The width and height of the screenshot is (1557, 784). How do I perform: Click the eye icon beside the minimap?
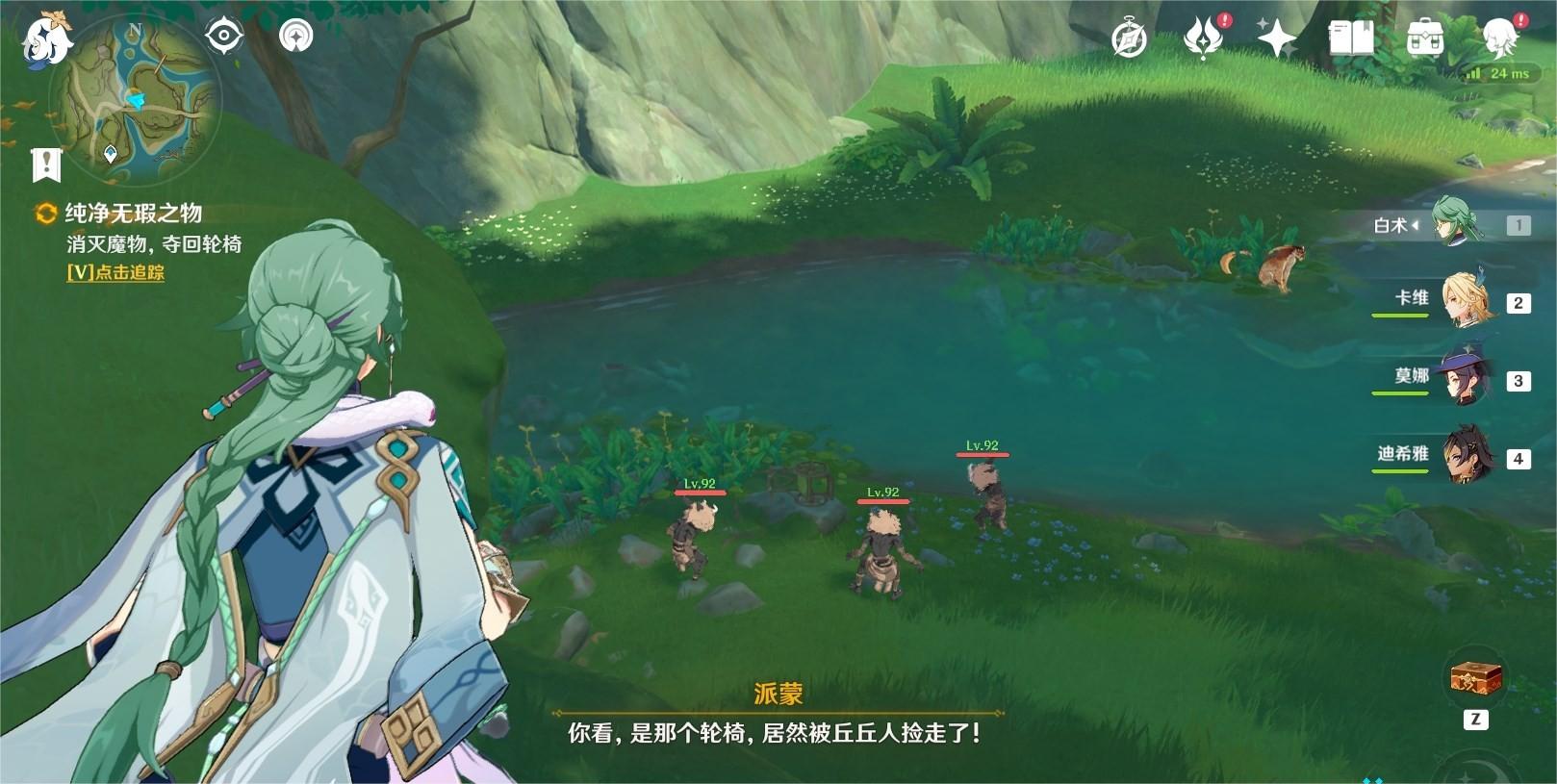point(223,35)
